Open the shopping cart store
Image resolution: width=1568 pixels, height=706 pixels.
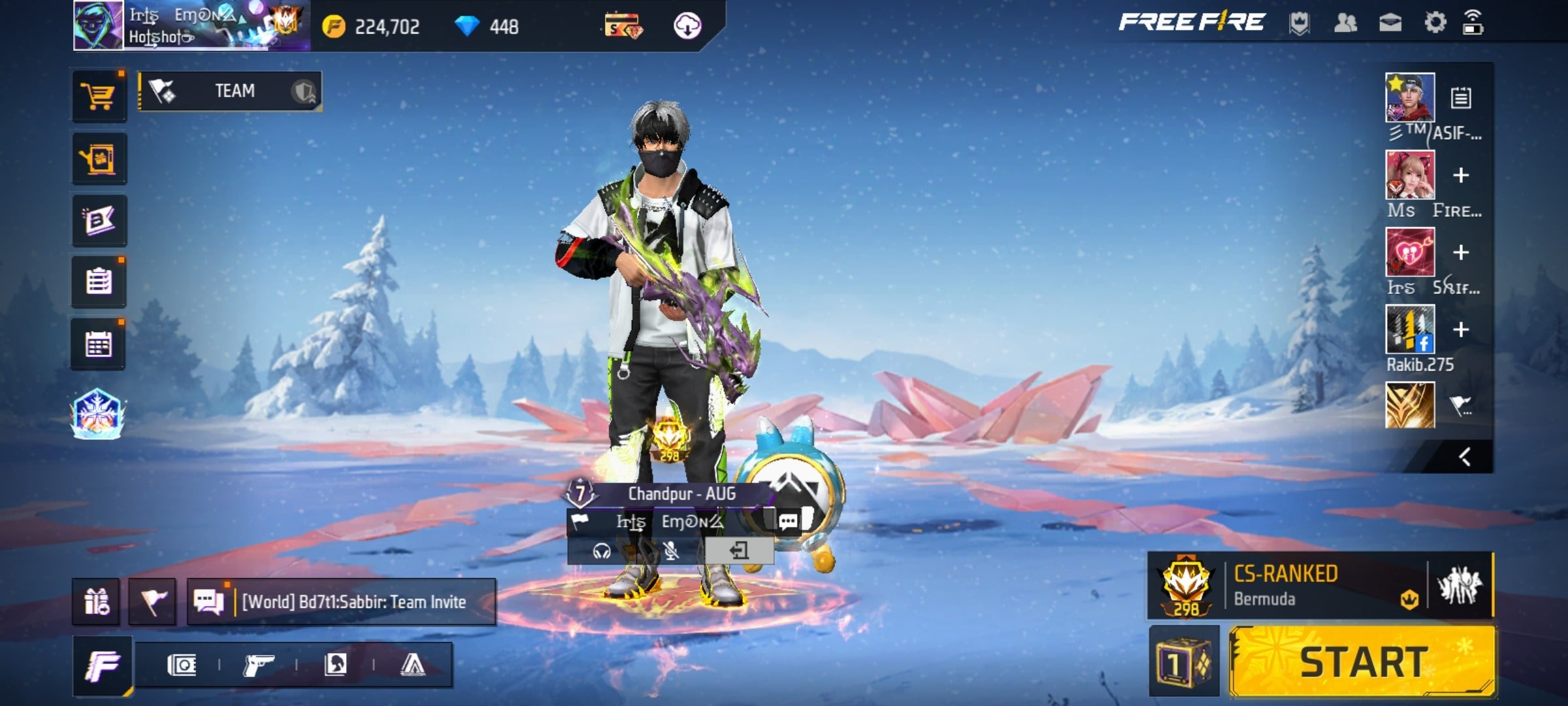coord(99,97)
